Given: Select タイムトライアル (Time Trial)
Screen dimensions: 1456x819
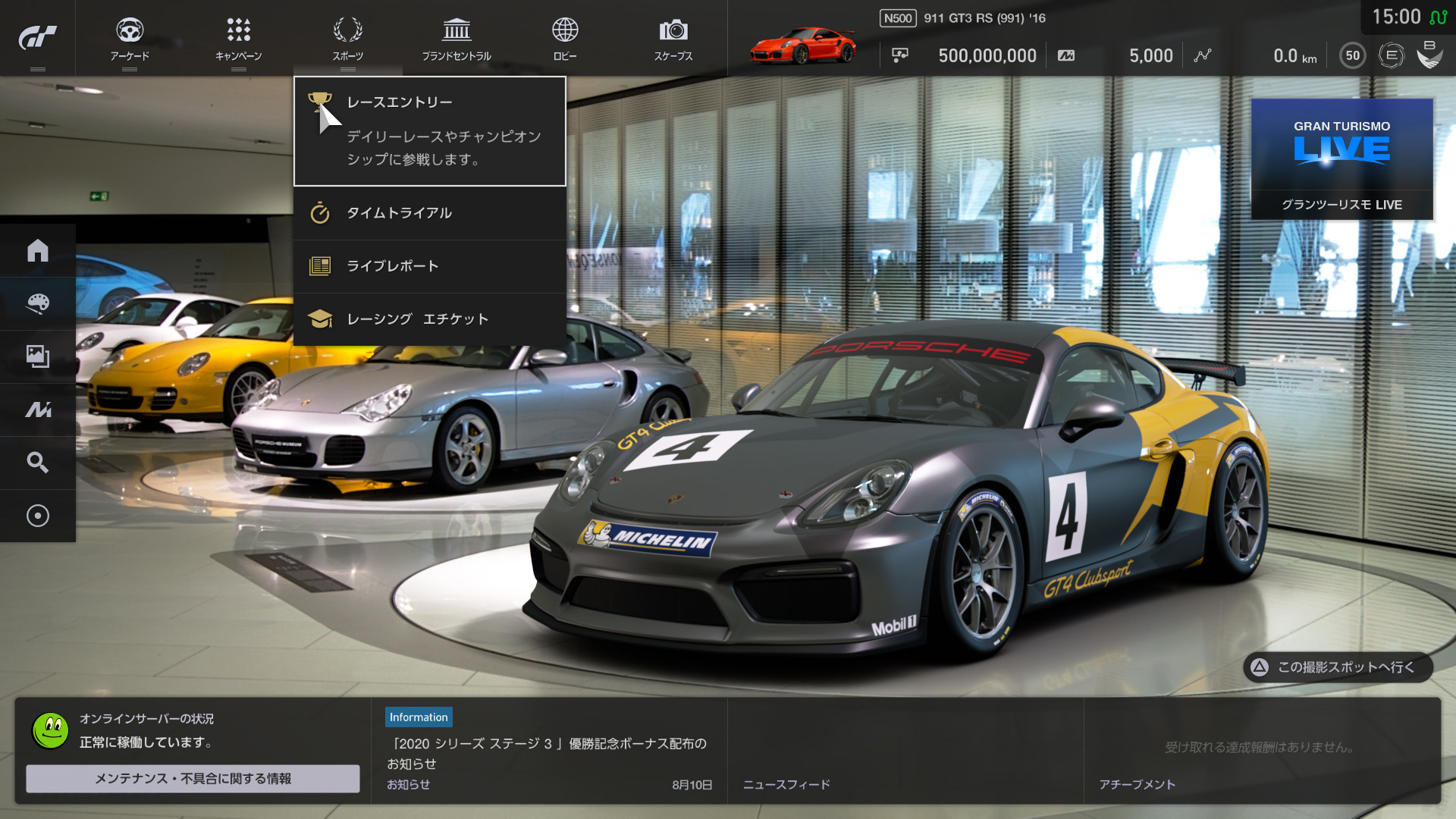Looking at the screenshot, I should point(430,213).
